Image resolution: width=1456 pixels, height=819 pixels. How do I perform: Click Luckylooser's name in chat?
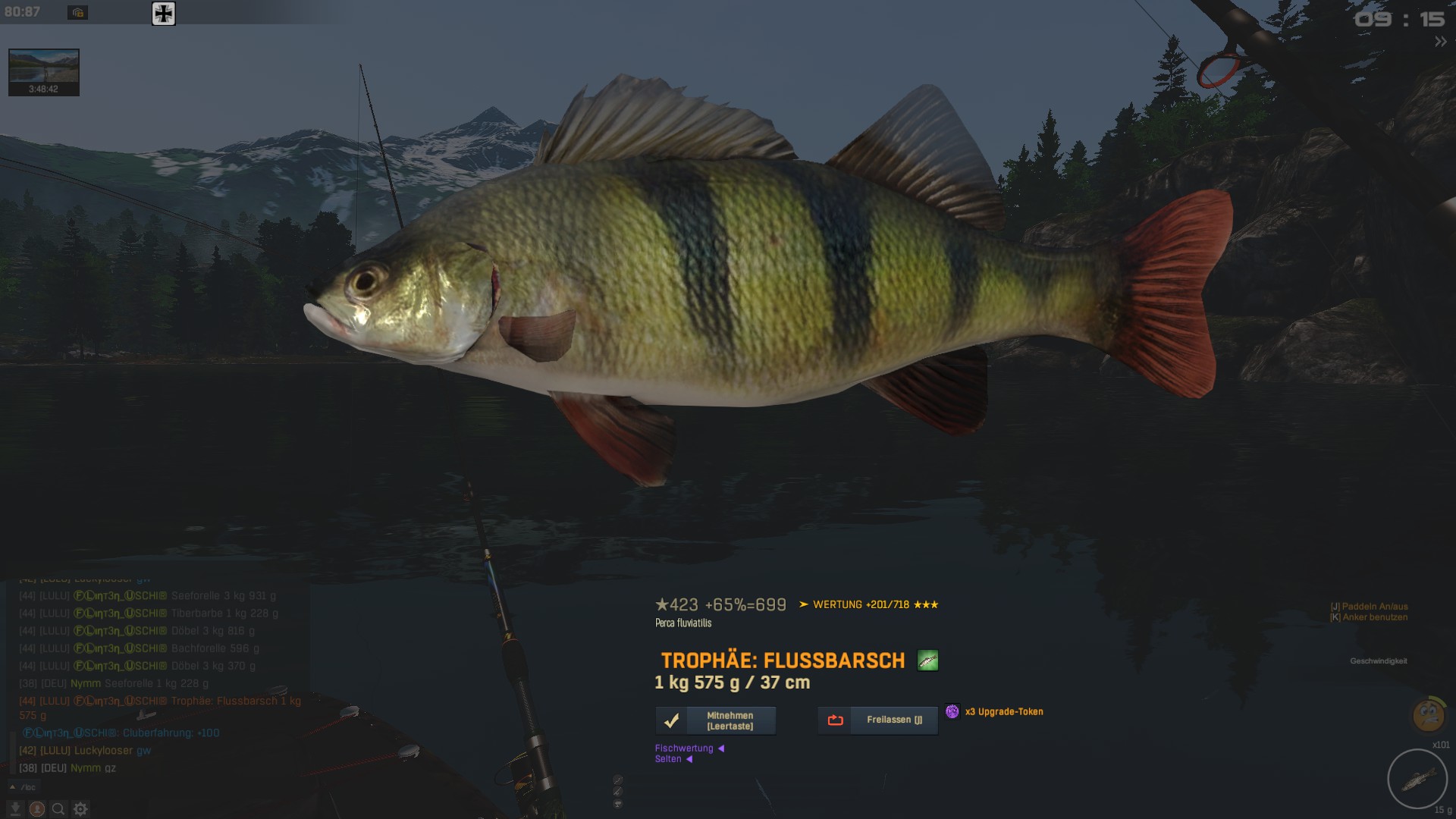coord(103,751)
